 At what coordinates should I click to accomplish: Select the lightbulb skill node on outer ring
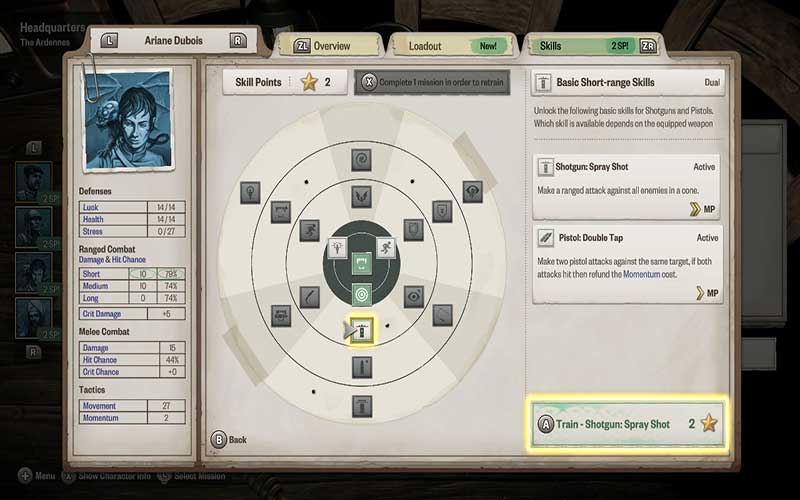coord(250,190)
